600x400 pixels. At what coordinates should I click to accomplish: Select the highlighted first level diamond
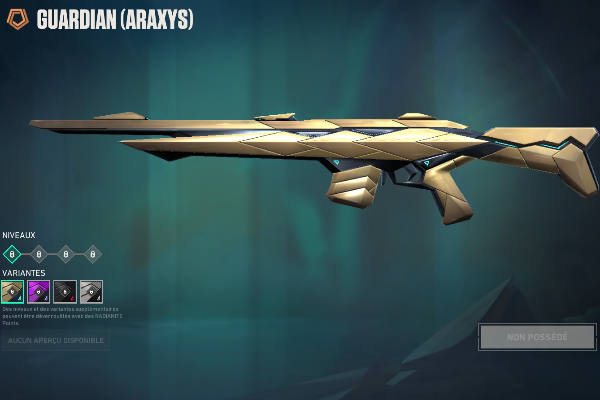coord(12,254)
